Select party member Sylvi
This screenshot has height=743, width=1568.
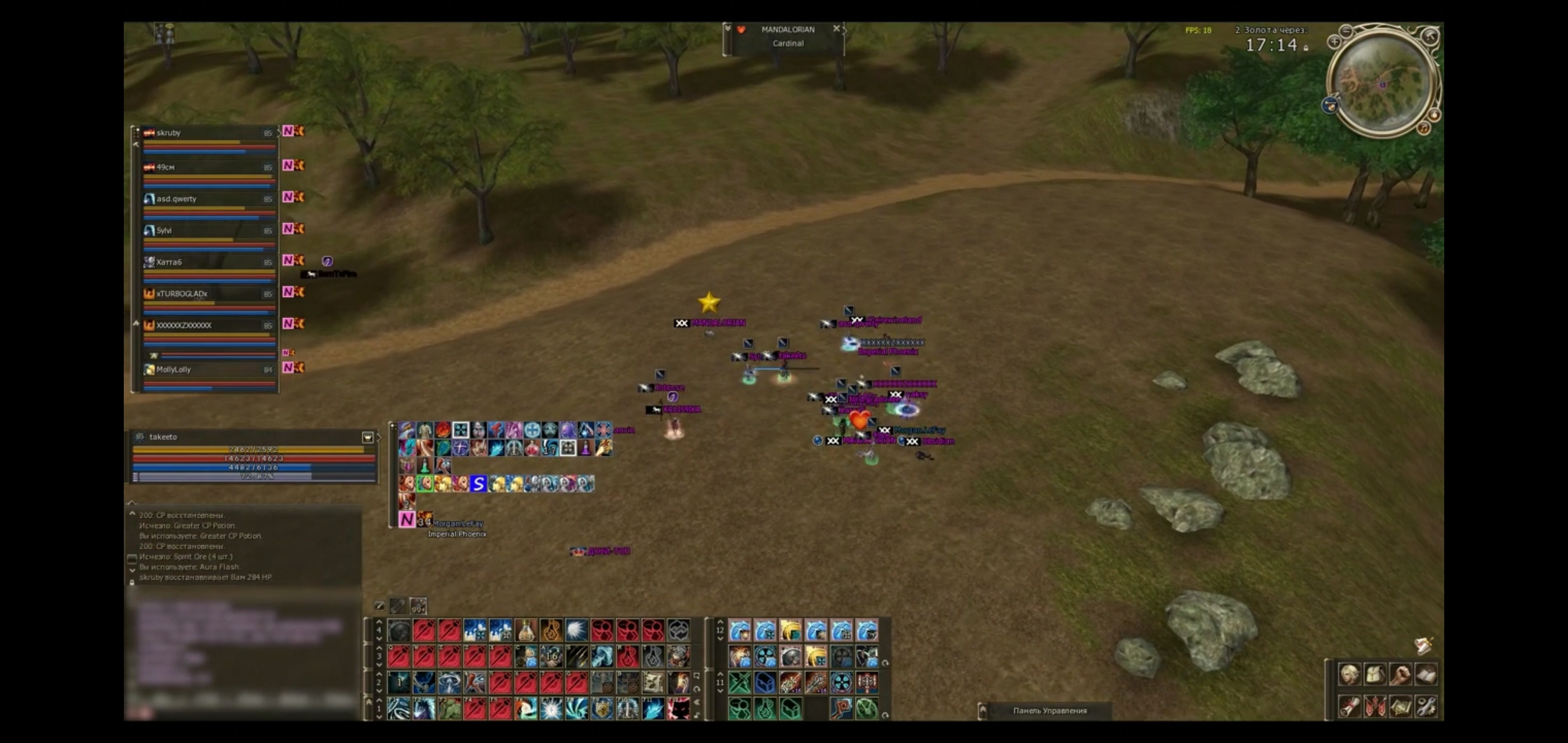click(206, 230)
